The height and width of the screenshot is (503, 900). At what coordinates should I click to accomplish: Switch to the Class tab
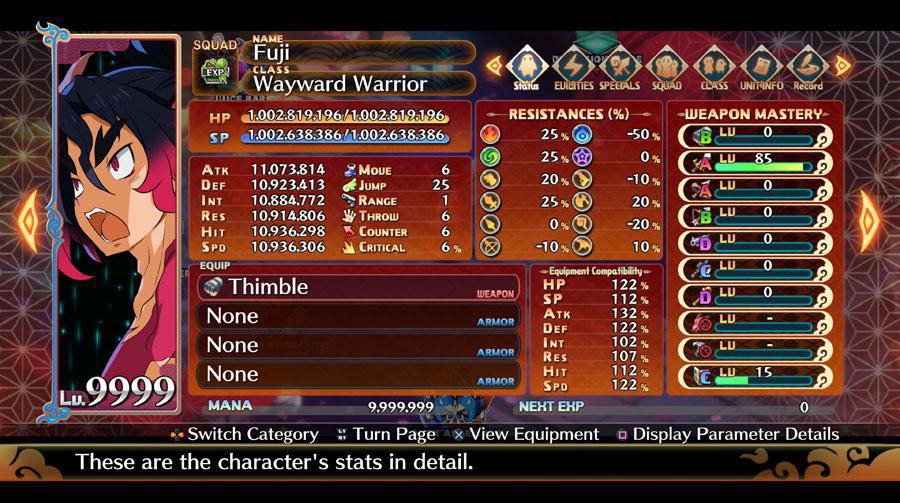point(713,68)
